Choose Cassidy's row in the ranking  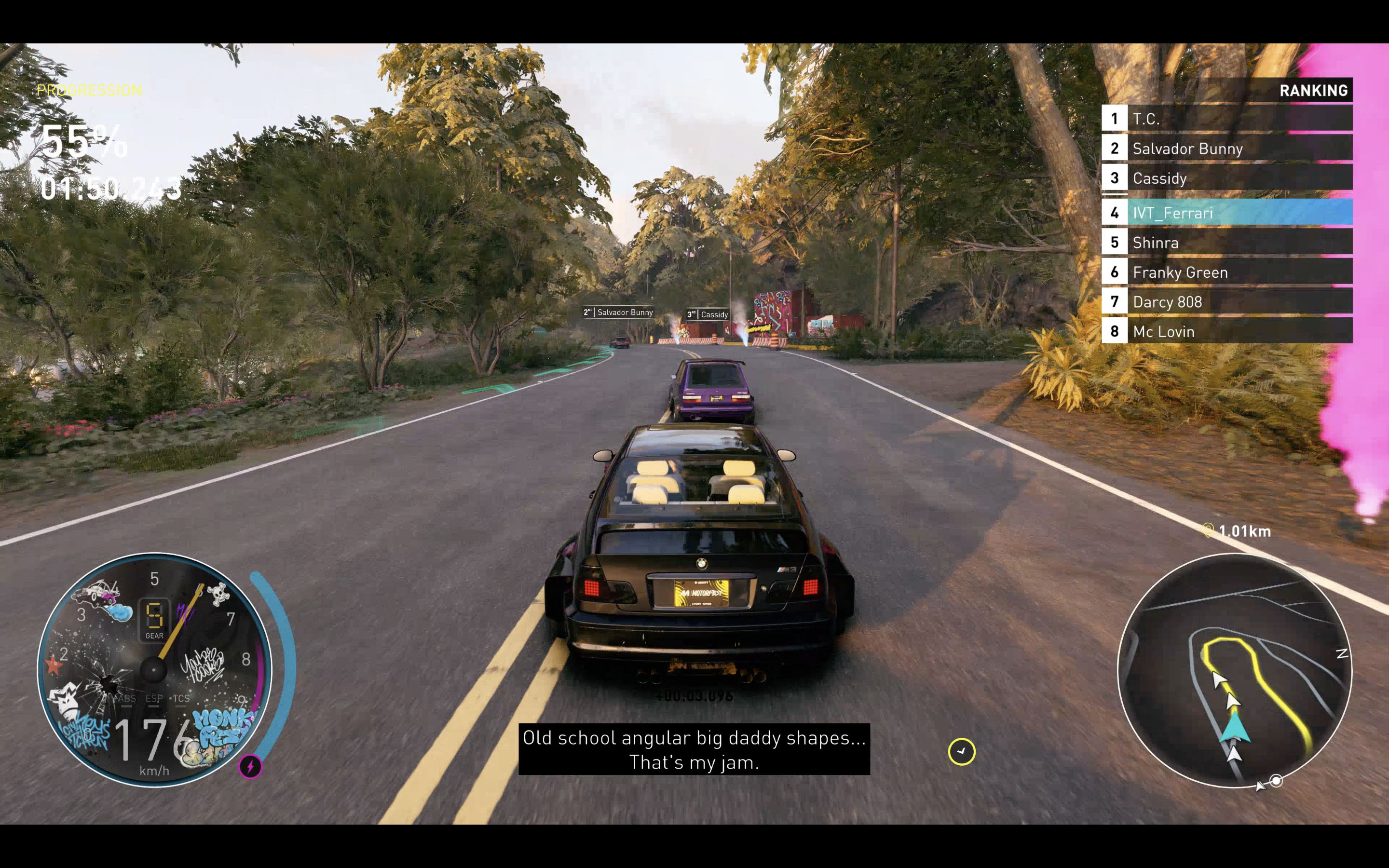(x=1226, y=178)
